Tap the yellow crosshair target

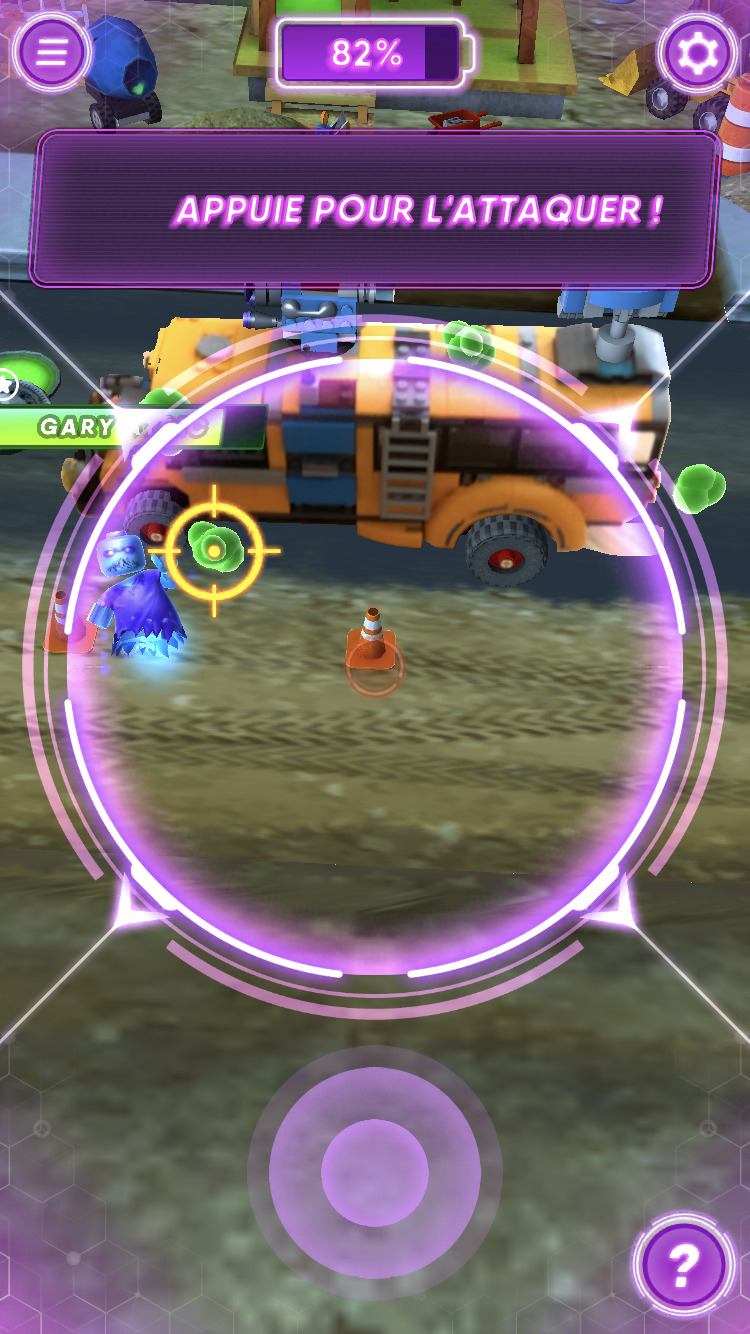pos(214,550)
